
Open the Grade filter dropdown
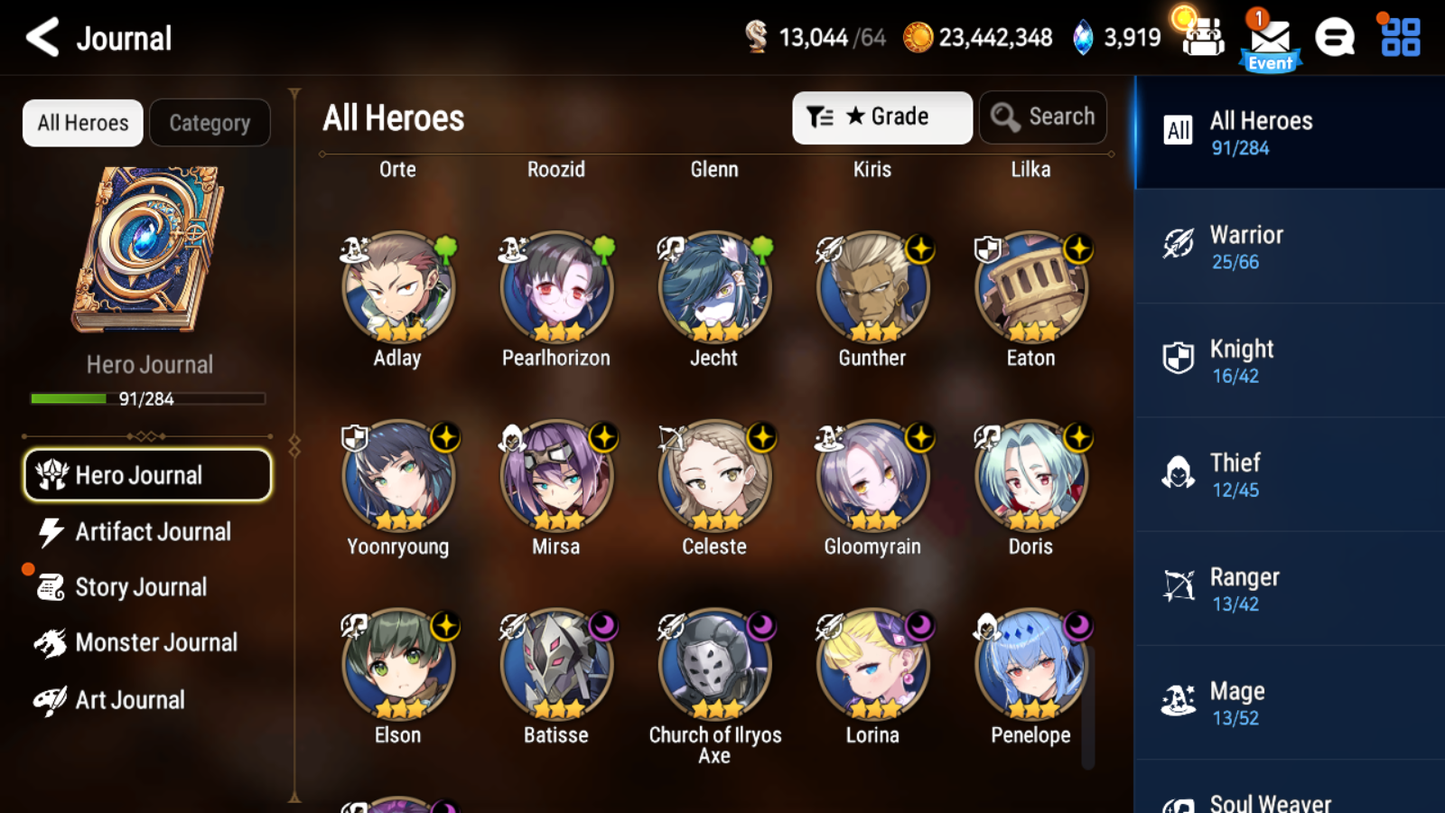point(881,117)
